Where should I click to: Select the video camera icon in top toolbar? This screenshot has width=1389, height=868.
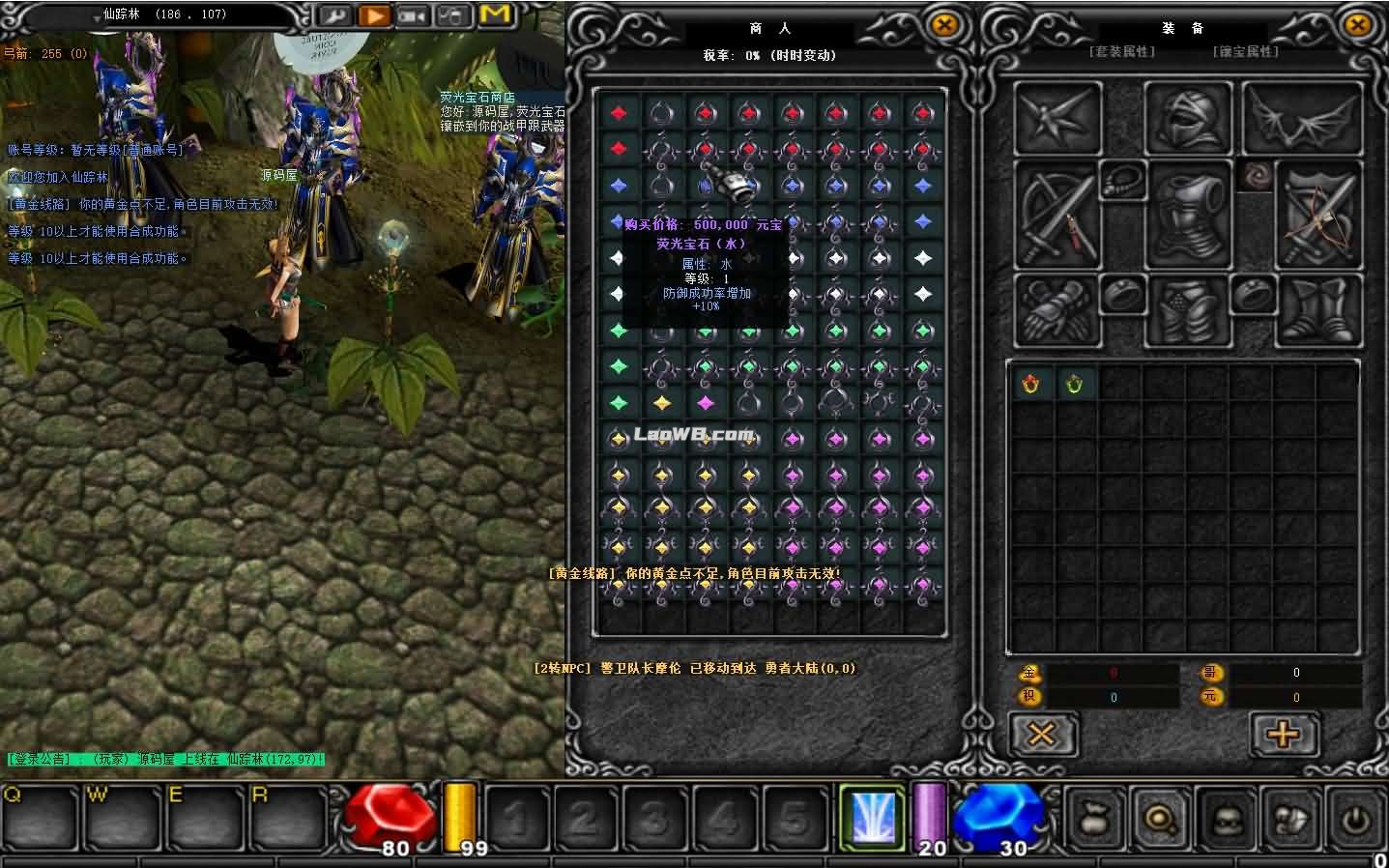click(412, 16)
